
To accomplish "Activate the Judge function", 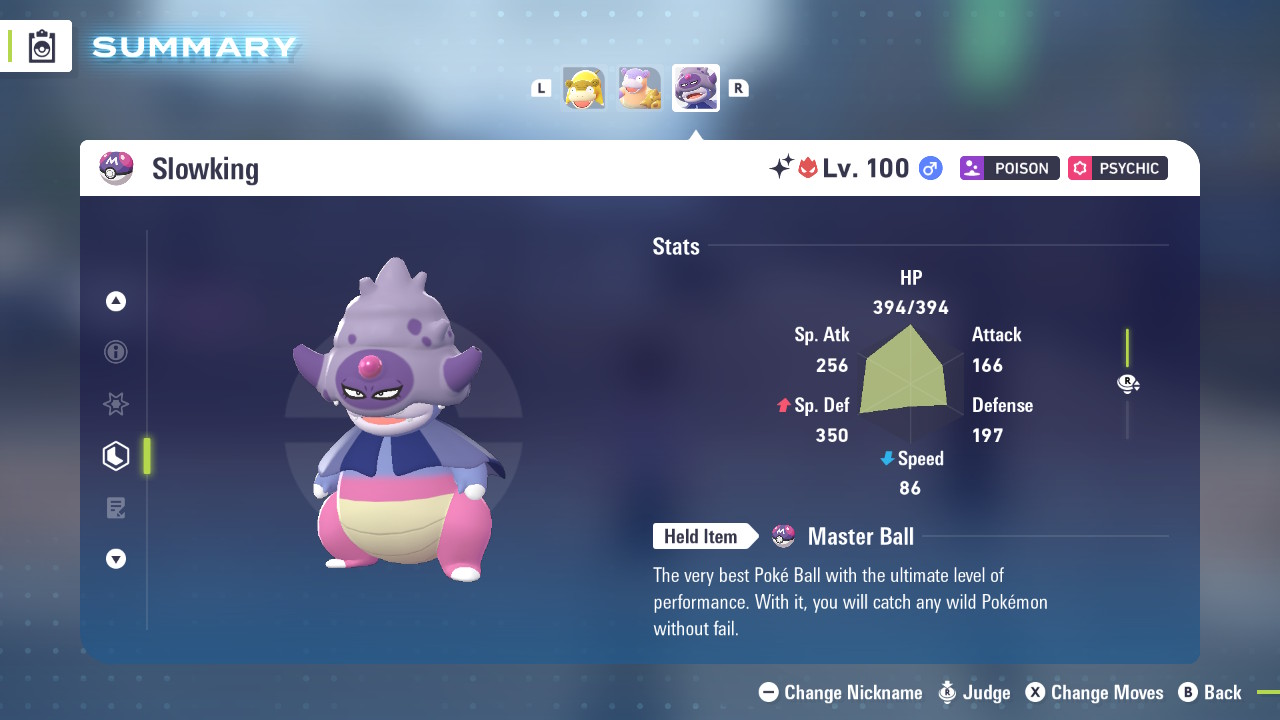I will pyautogui.click(x=975, y=692).
